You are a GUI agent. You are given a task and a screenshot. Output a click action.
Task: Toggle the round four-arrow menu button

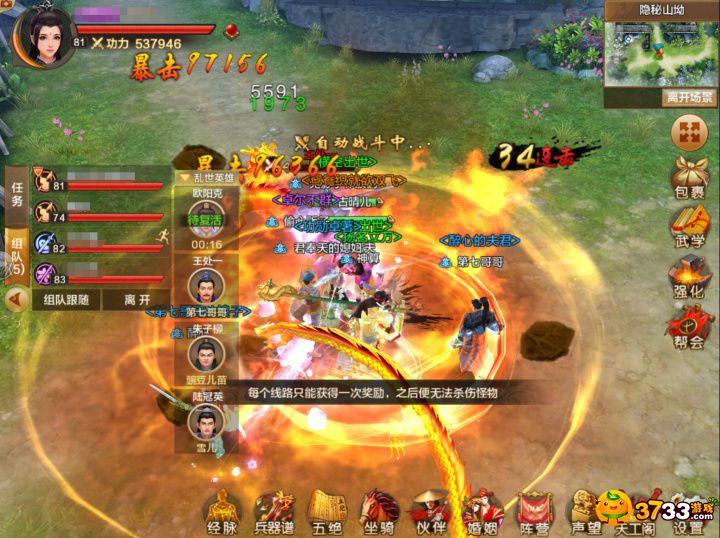tap(689, 131)
